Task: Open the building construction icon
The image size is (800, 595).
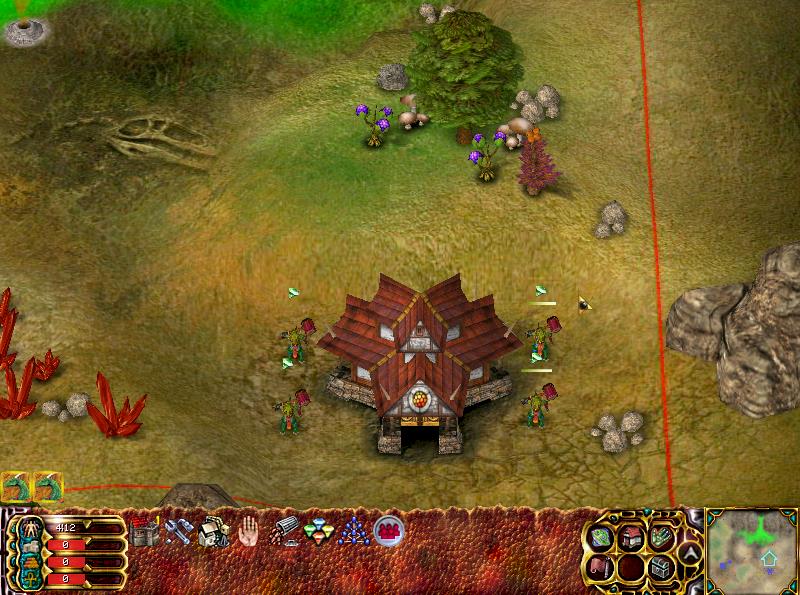Action: click(x=213, y=532)
